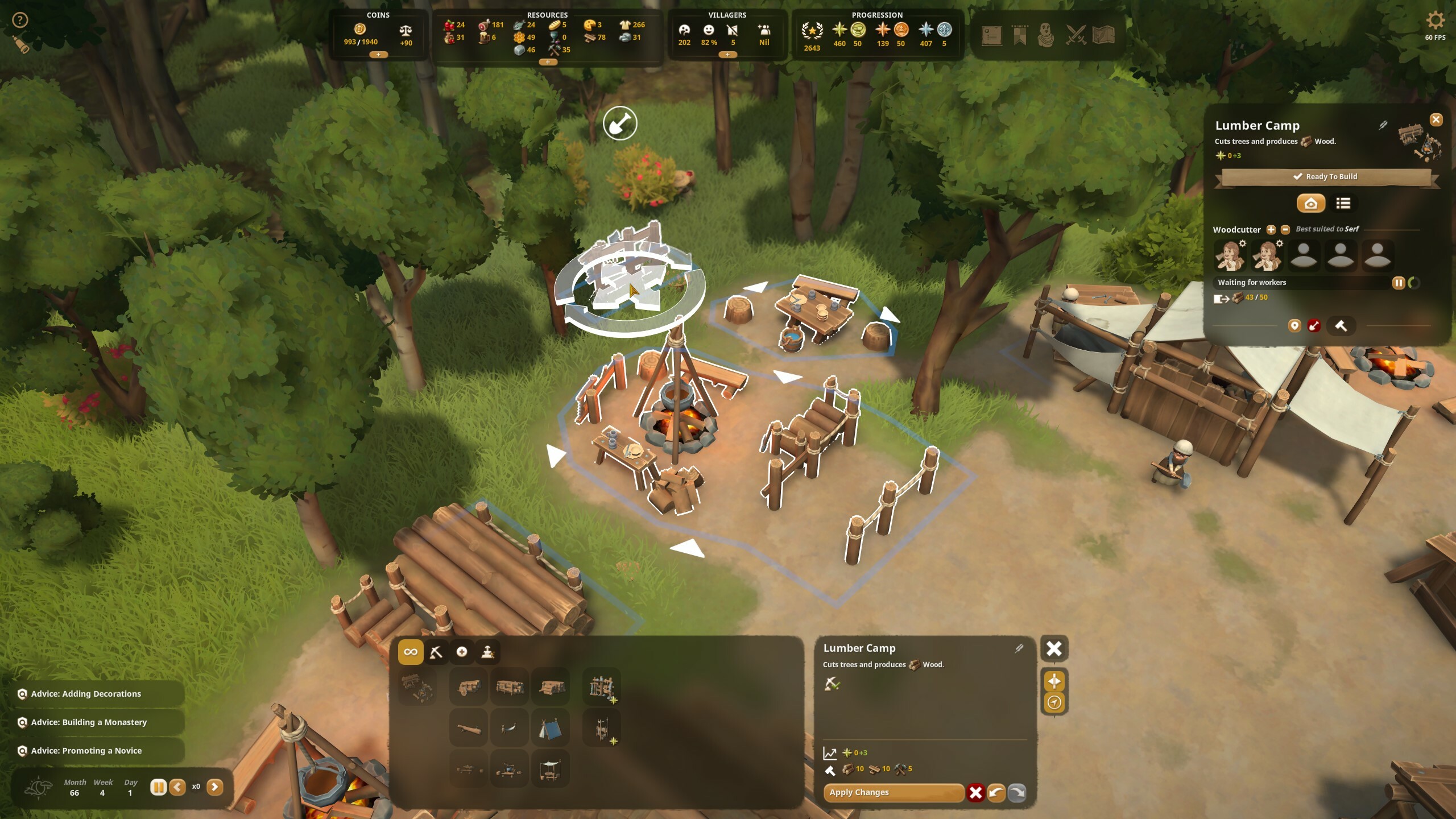Select the infinity category tab
This screenshot has width=1456, height=819.
coord(411,652)
